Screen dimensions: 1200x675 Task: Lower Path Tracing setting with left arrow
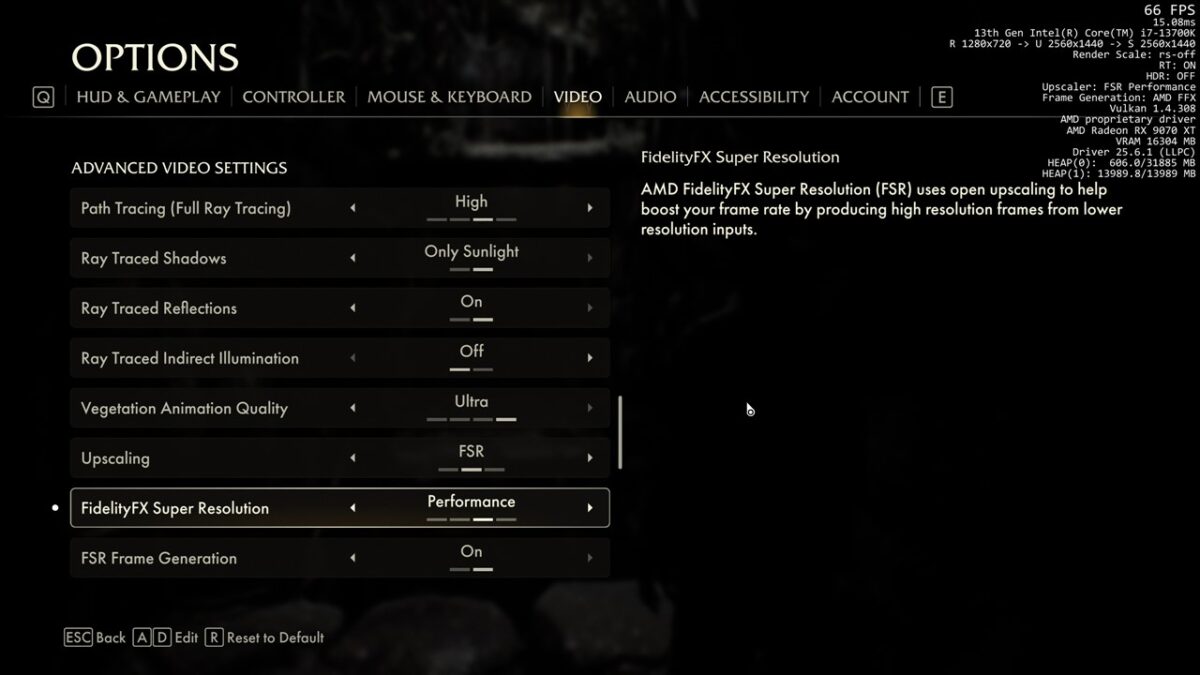(353, 208)
